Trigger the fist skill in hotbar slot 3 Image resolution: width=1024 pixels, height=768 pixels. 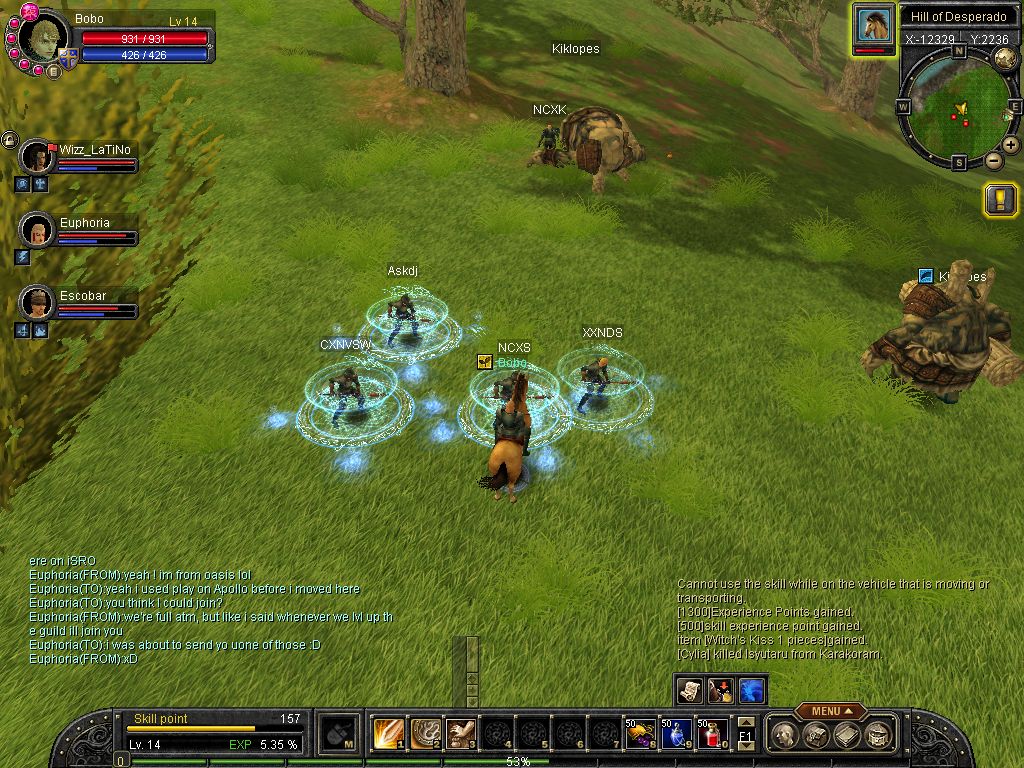(461, 734)
